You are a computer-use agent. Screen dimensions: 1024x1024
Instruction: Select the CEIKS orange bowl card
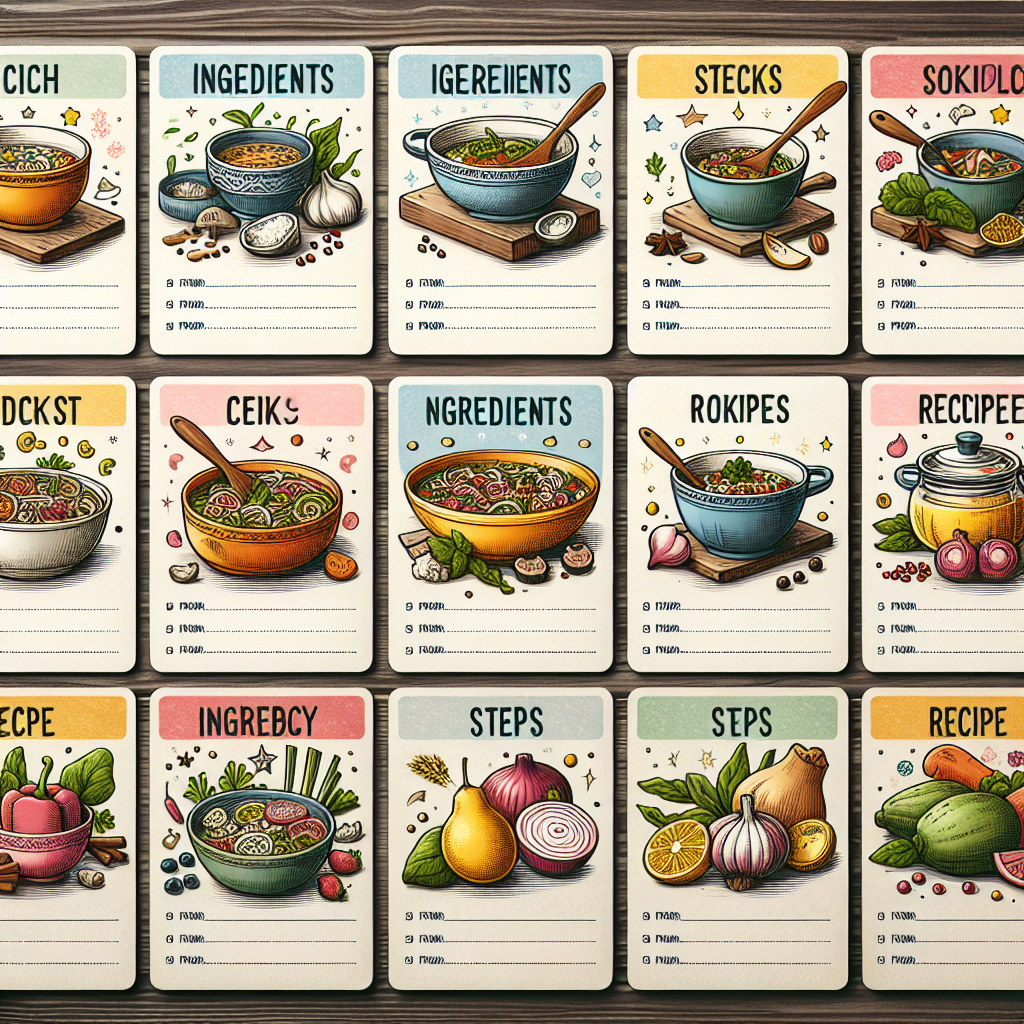tap(261, 524)
